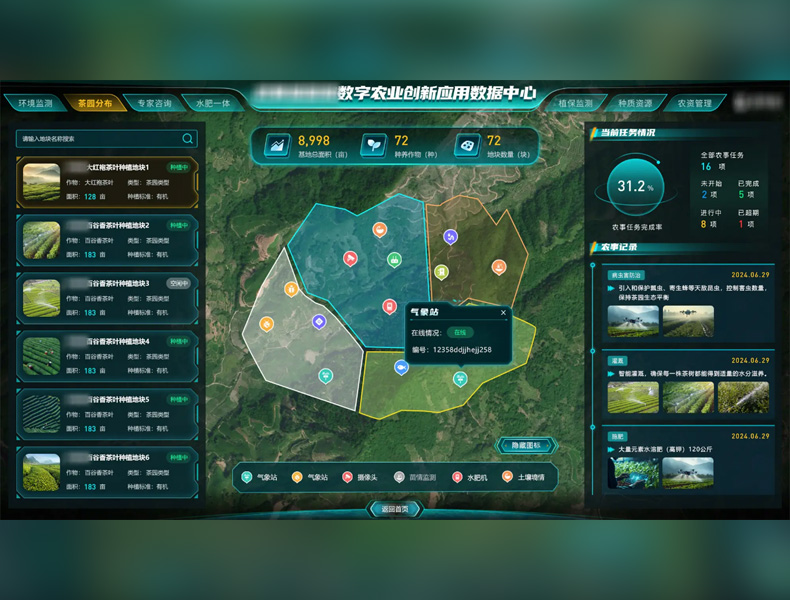This screenshot has height=600, width=790.
Task: Choose the 百谷香茶叶种植地块3 idle plot row
Action: 107,299
